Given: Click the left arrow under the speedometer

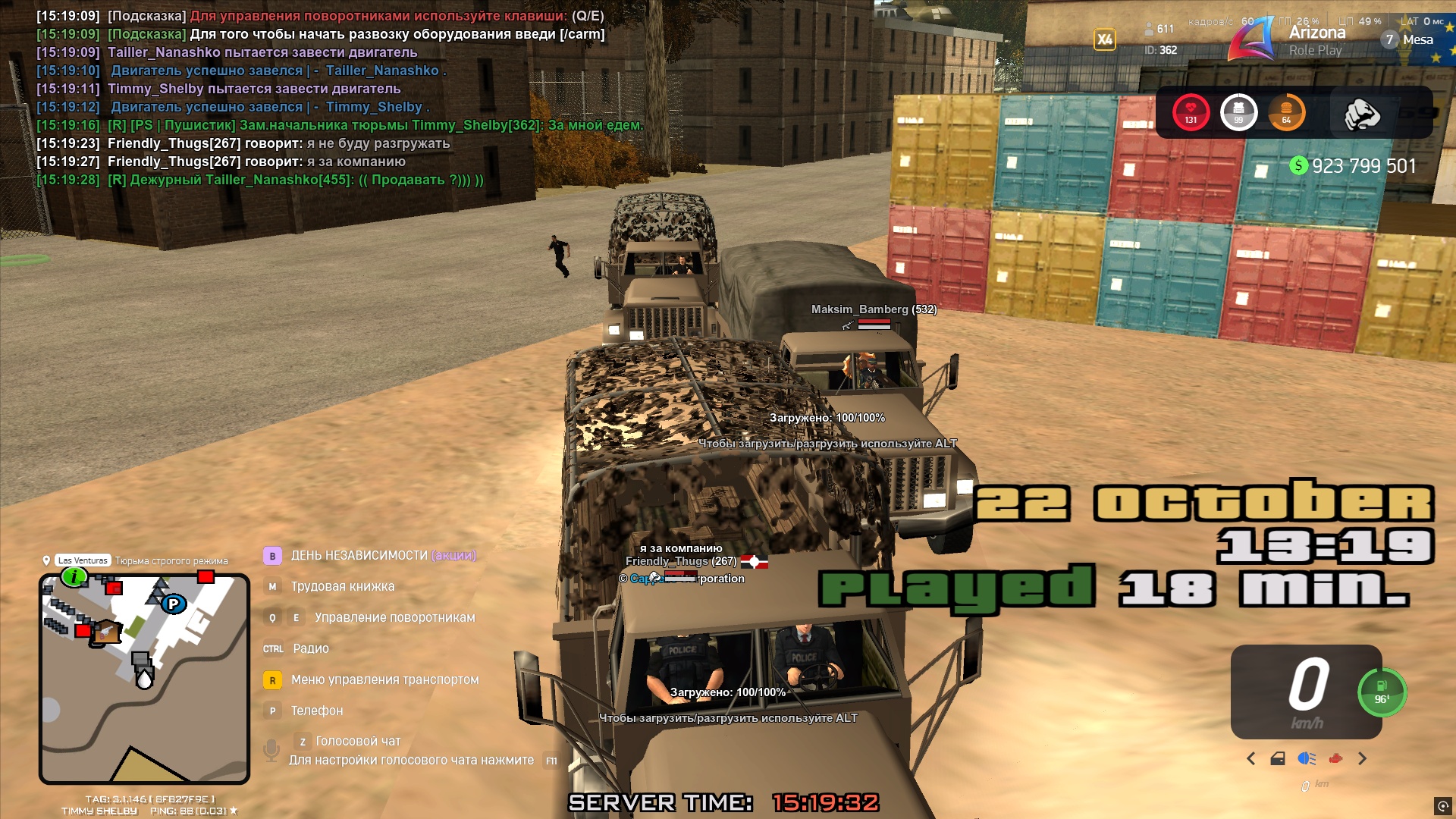Looking at the screenshot, I should (x=1251, y=758).
